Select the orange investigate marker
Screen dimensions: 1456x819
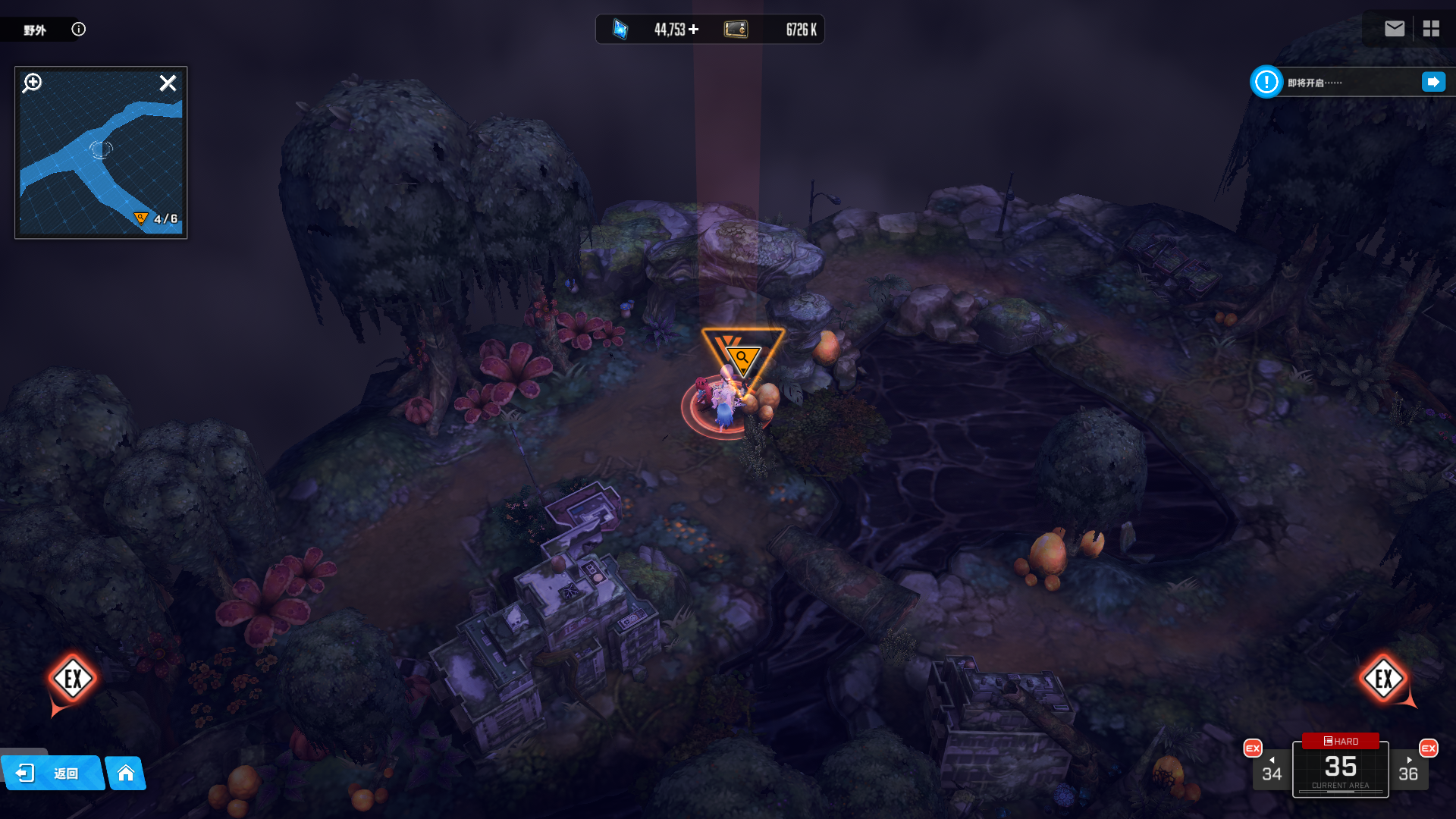(x=742, y=356)
